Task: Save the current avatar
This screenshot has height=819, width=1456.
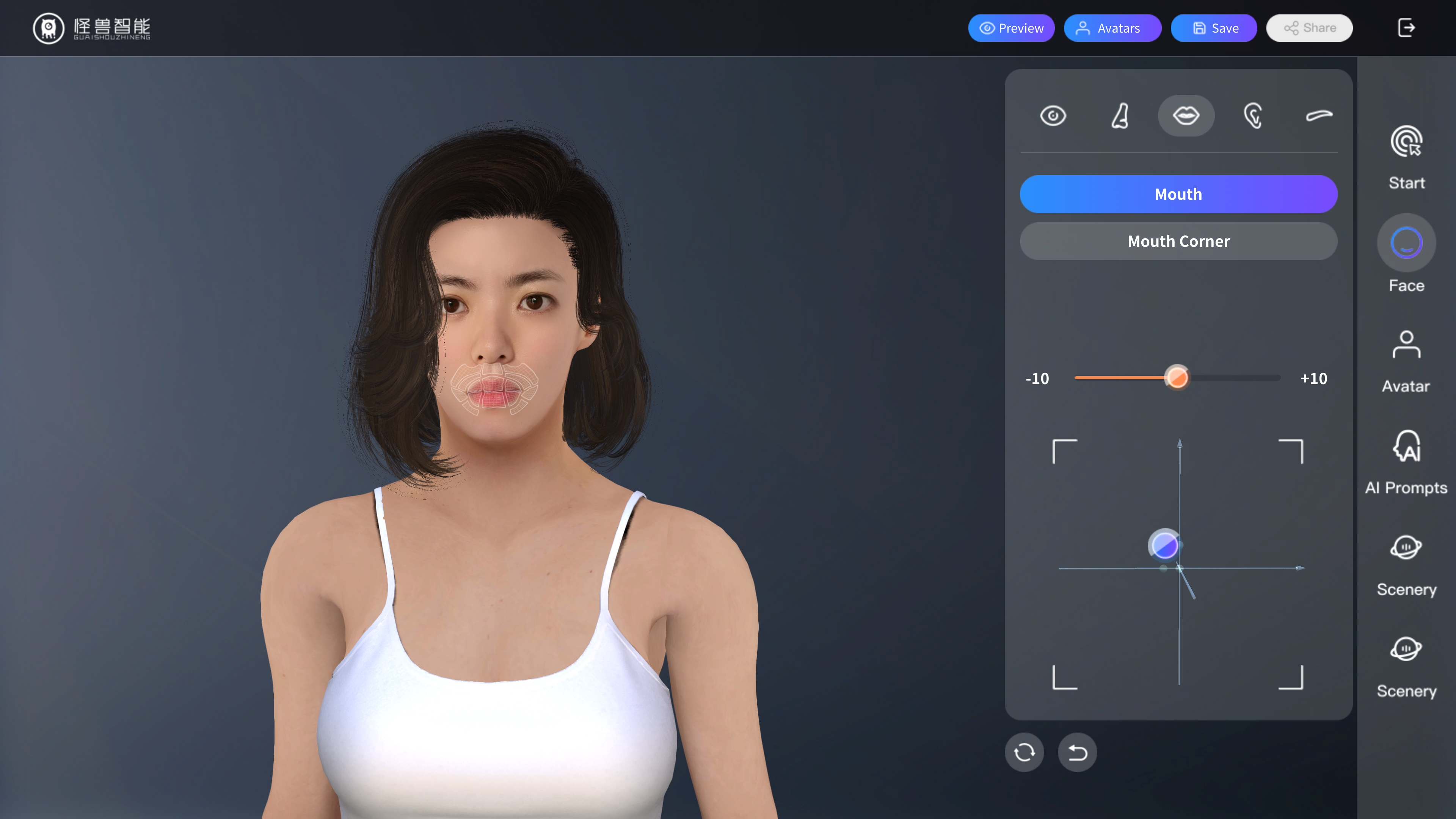Action: pyautogui.click(x=1213, y=28)
